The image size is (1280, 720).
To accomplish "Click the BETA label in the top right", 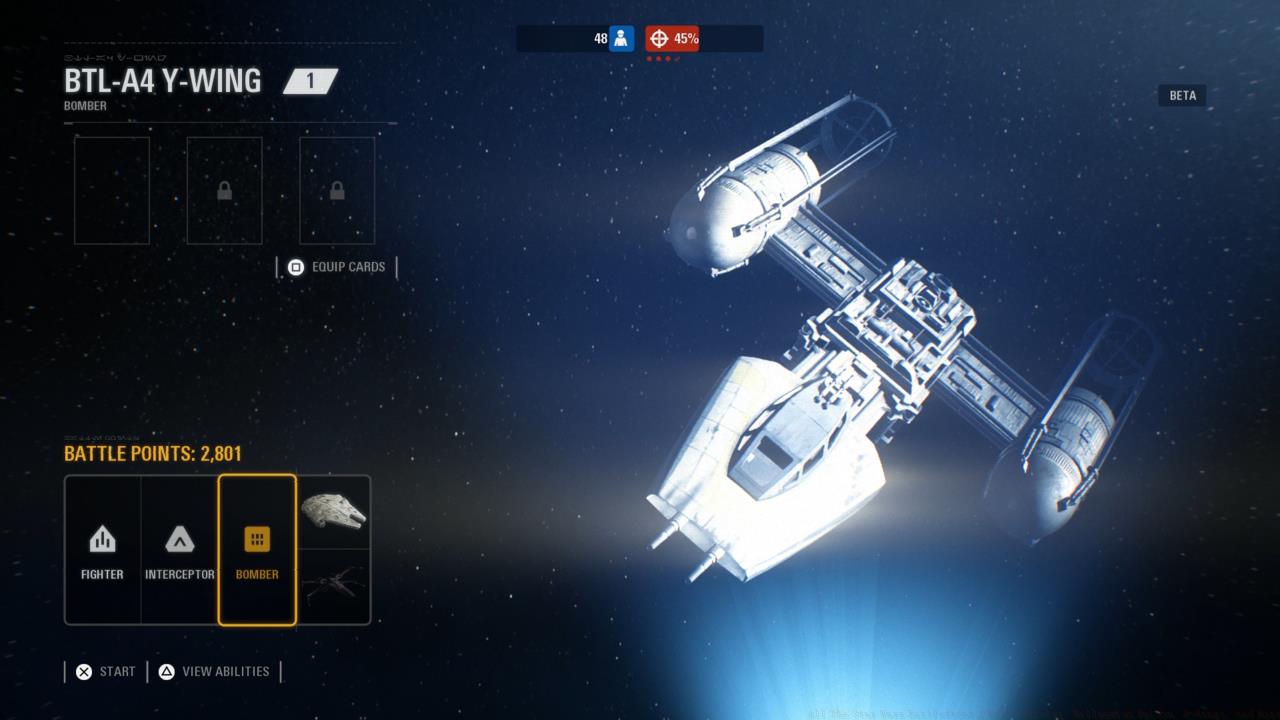I will (x=1182, y=95).
